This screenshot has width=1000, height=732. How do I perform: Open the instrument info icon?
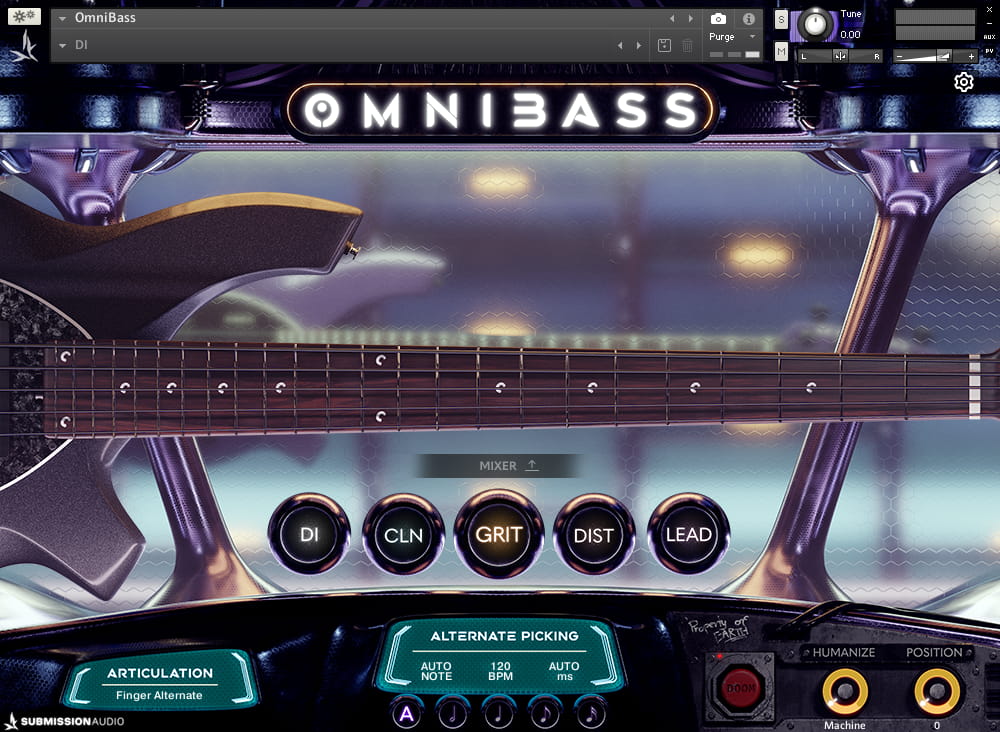[748, 18]
